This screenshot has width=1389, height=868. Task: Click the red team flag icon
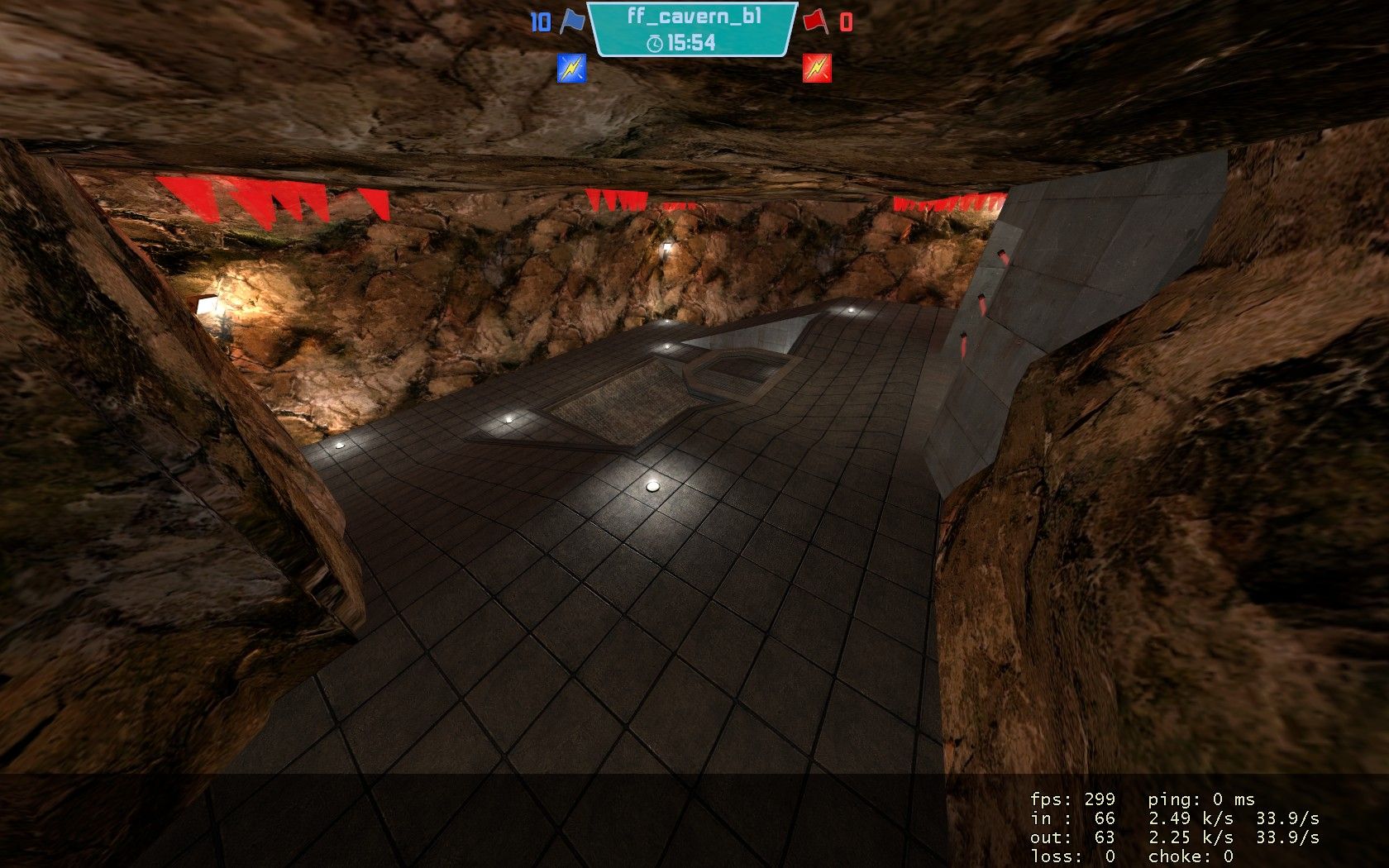coord(814,21)
